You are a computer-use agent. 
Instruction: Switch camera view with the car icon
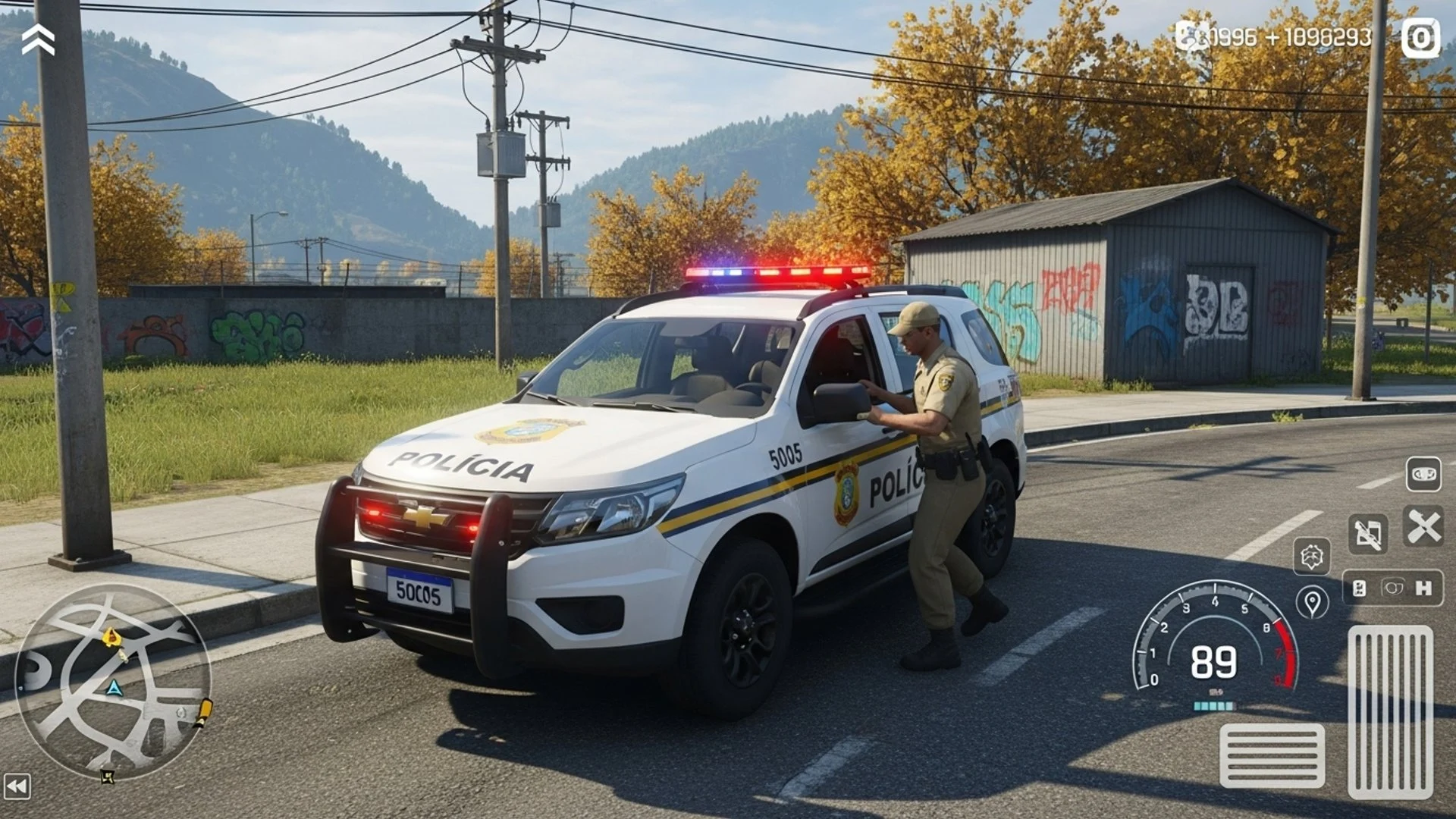coord(1423,475)
